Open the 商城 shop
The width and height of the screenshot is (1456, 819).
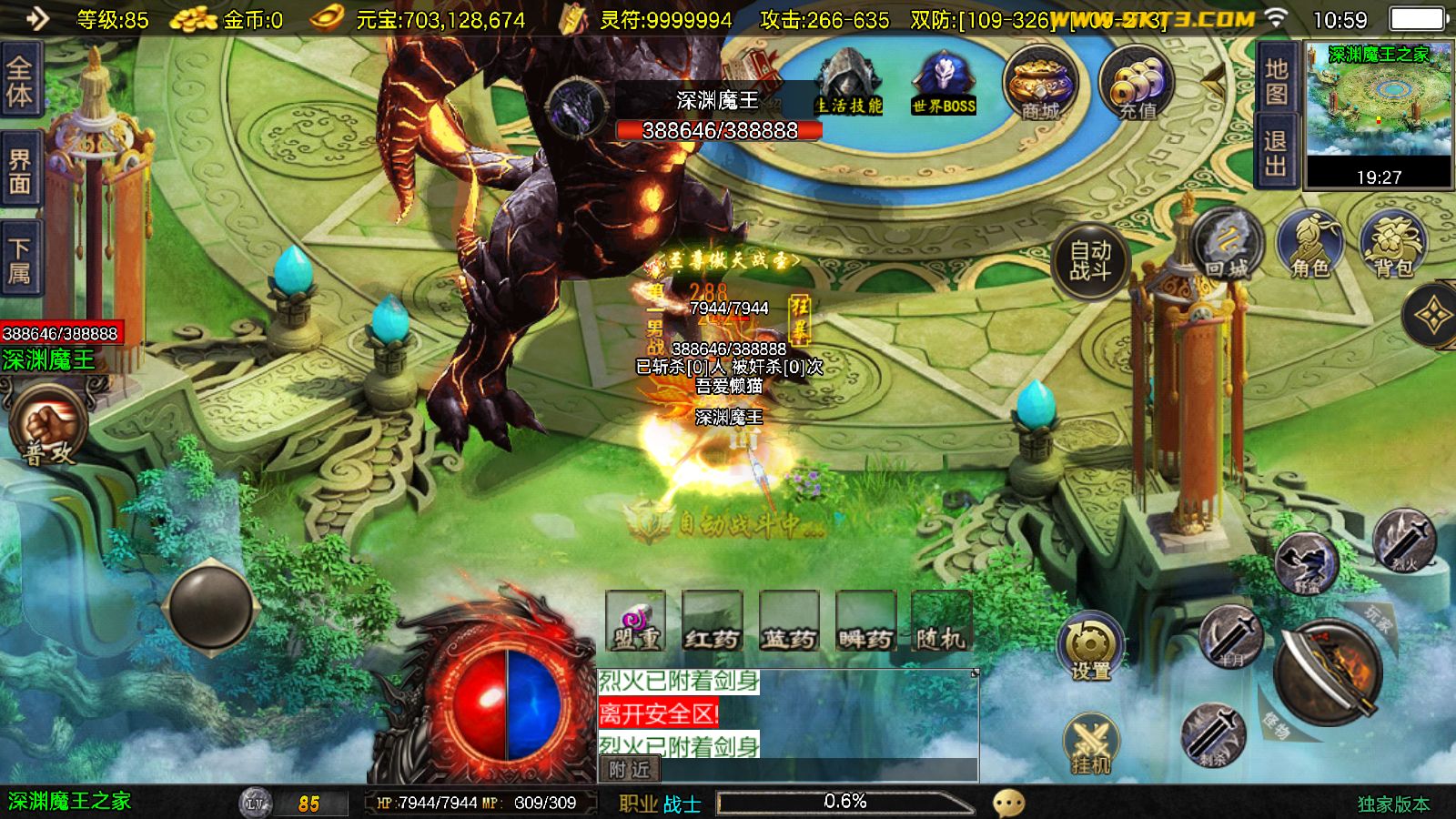click(1040, 84)
